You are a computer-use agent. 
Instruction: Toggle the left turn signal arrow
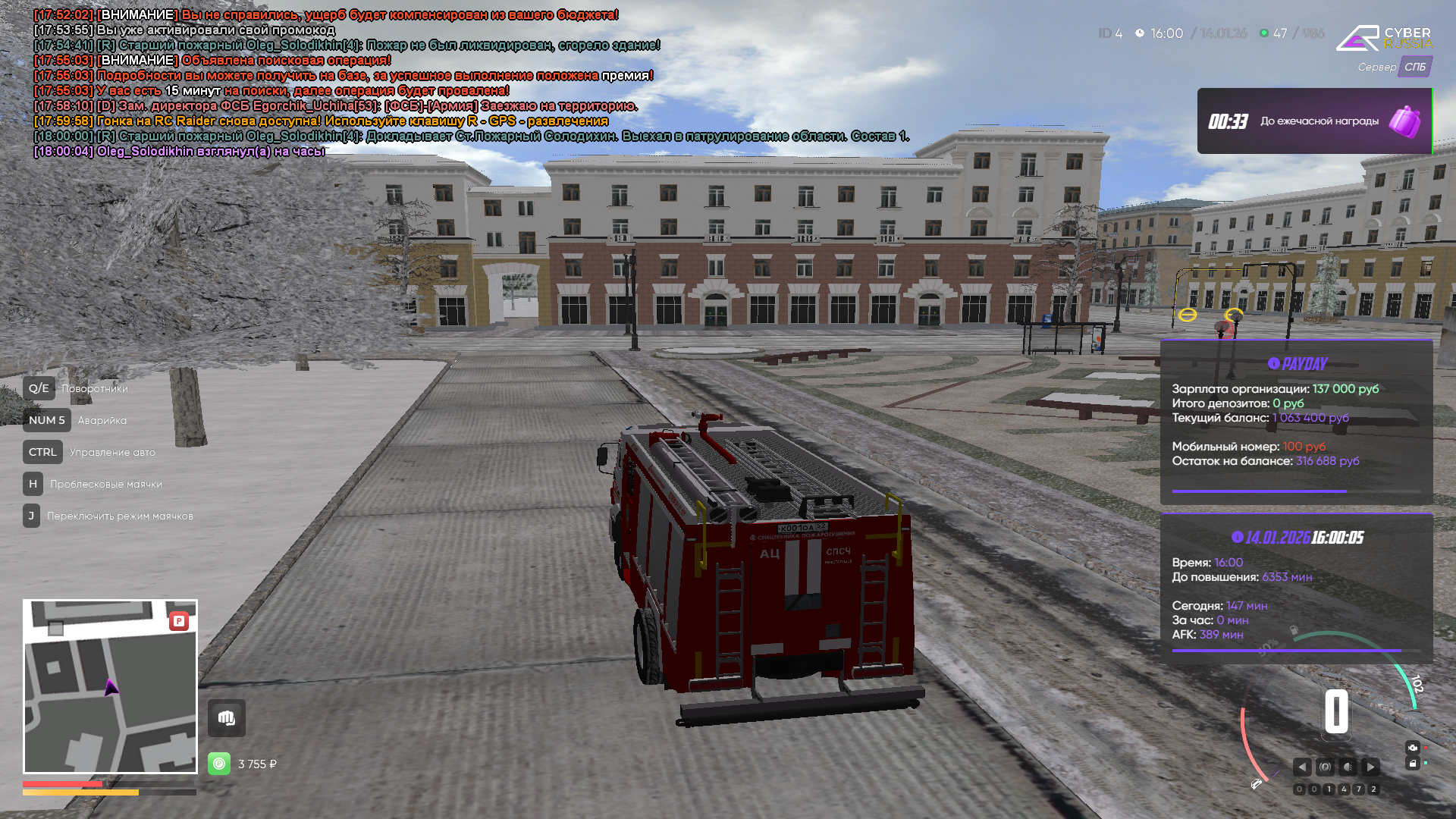tap(1302, 767)
